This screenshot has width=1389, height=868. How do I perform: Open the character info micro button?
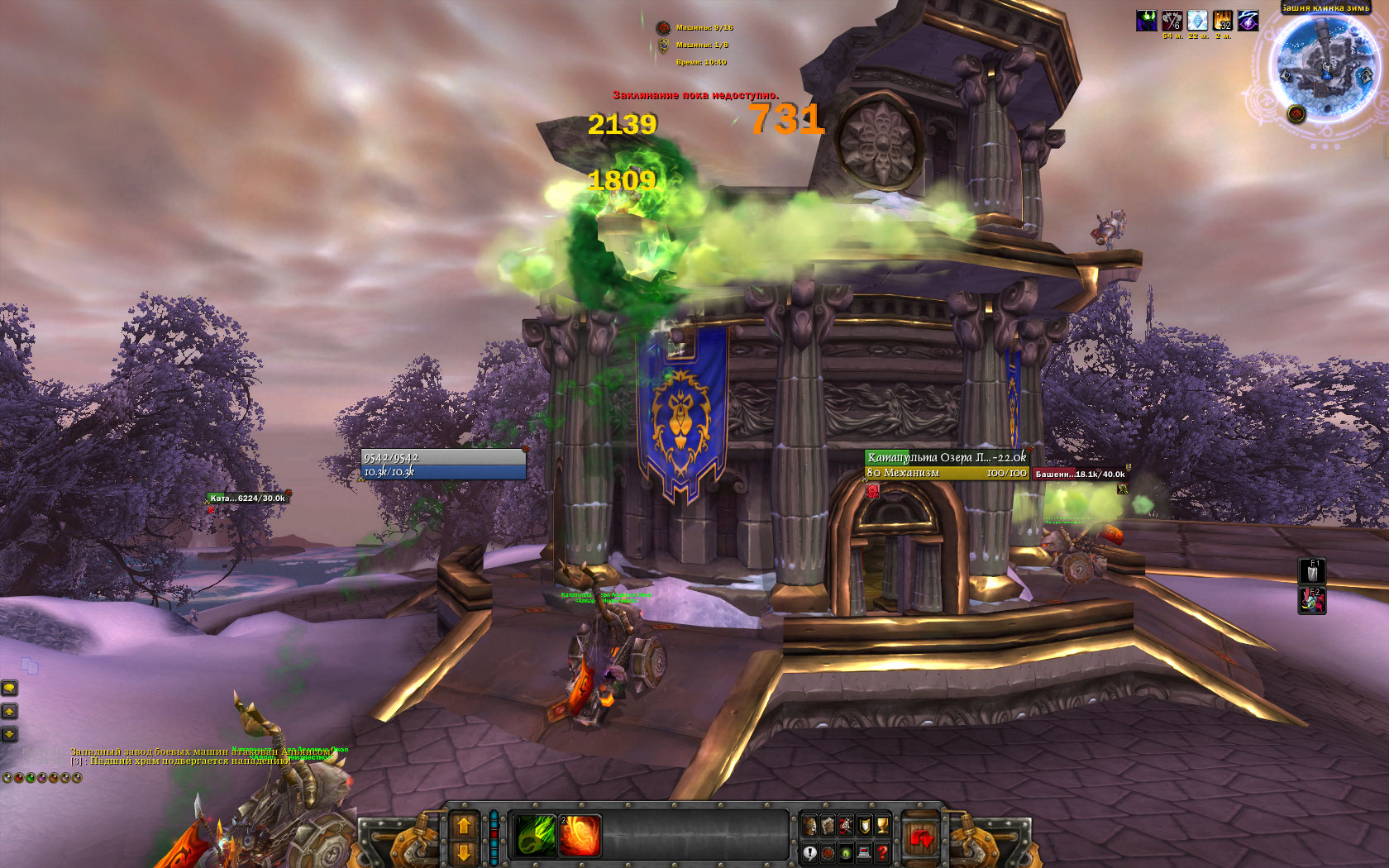point(810,825)
